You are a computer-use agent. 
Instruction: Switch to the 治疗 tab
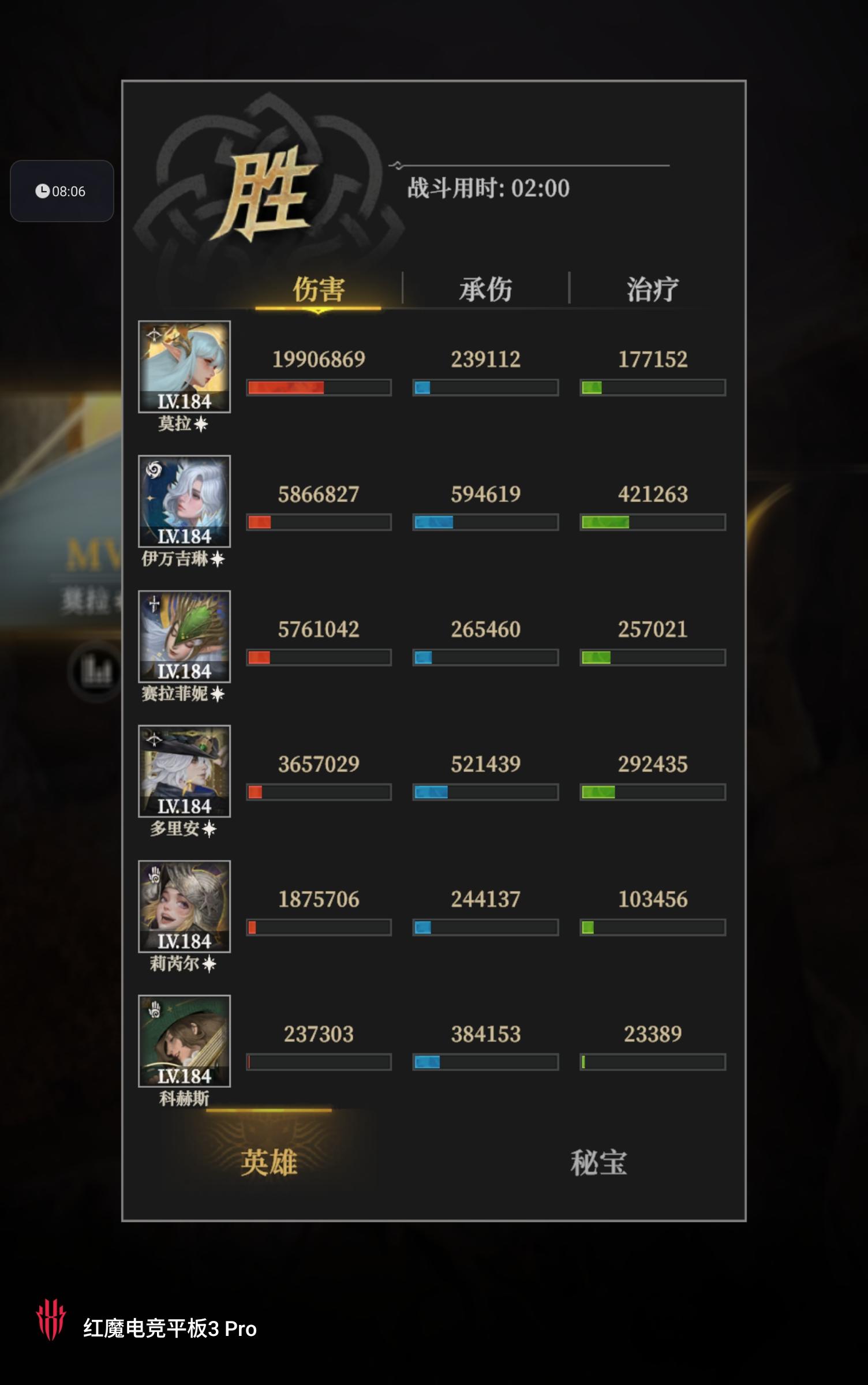point(653,289)
